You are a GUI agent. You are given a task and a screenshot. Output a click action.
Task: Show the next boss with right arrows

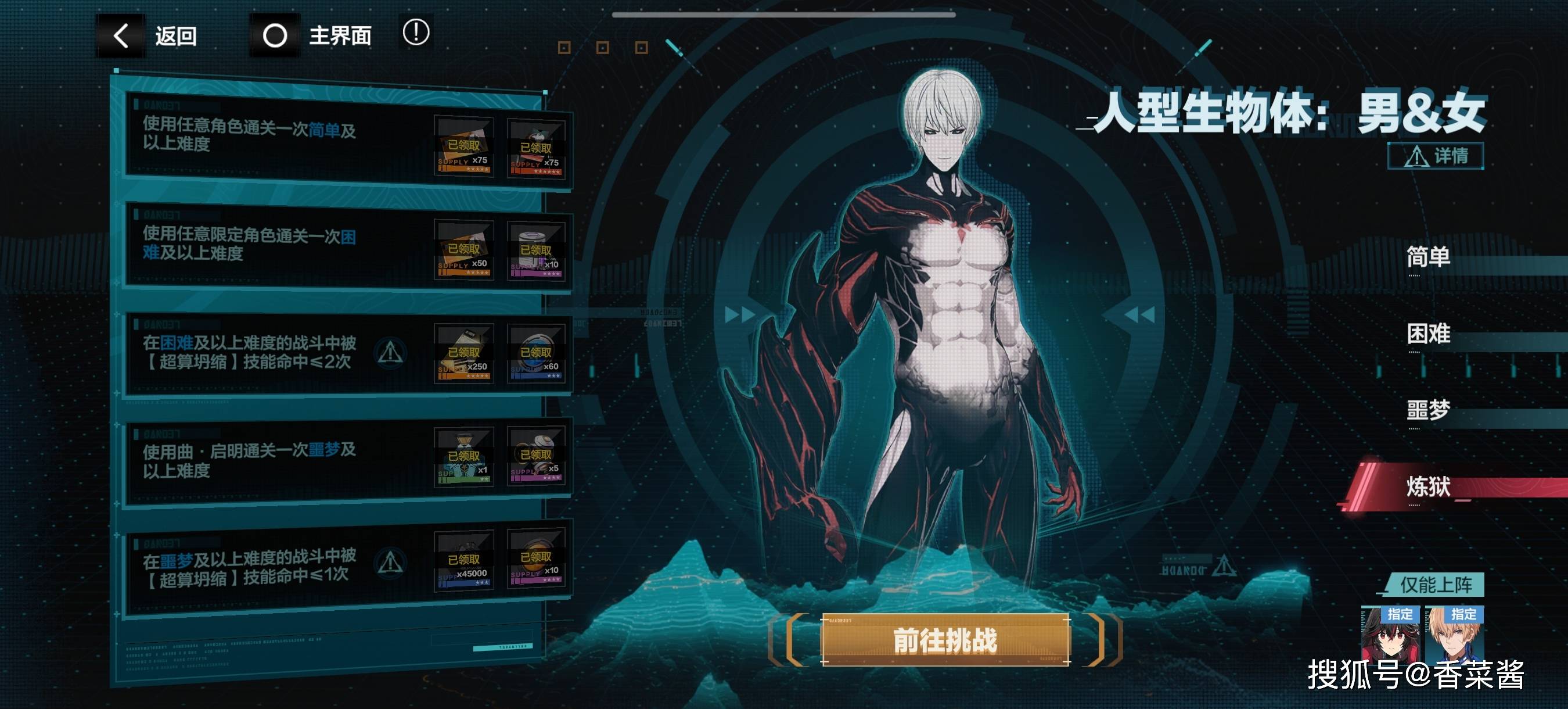(x=740, y=315)
